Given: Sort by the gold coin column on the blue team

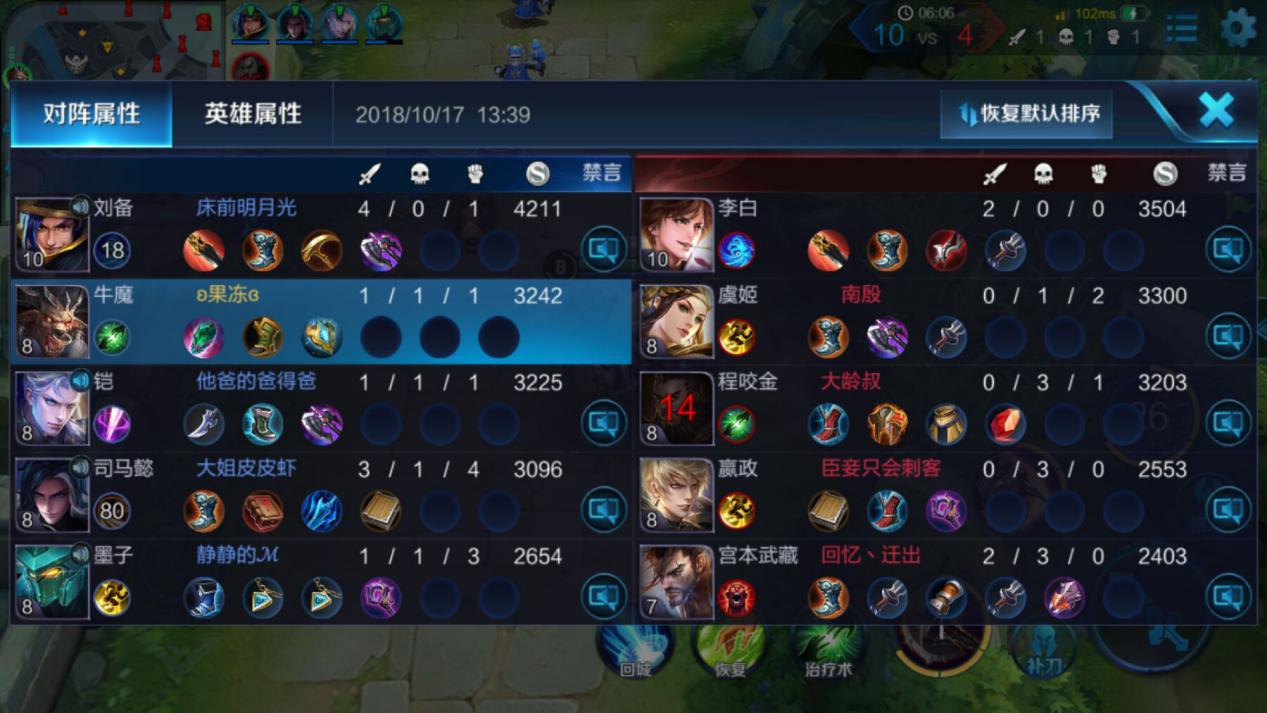Looking at the screenshot, I should pyautogui.click(x=538, y=174).
